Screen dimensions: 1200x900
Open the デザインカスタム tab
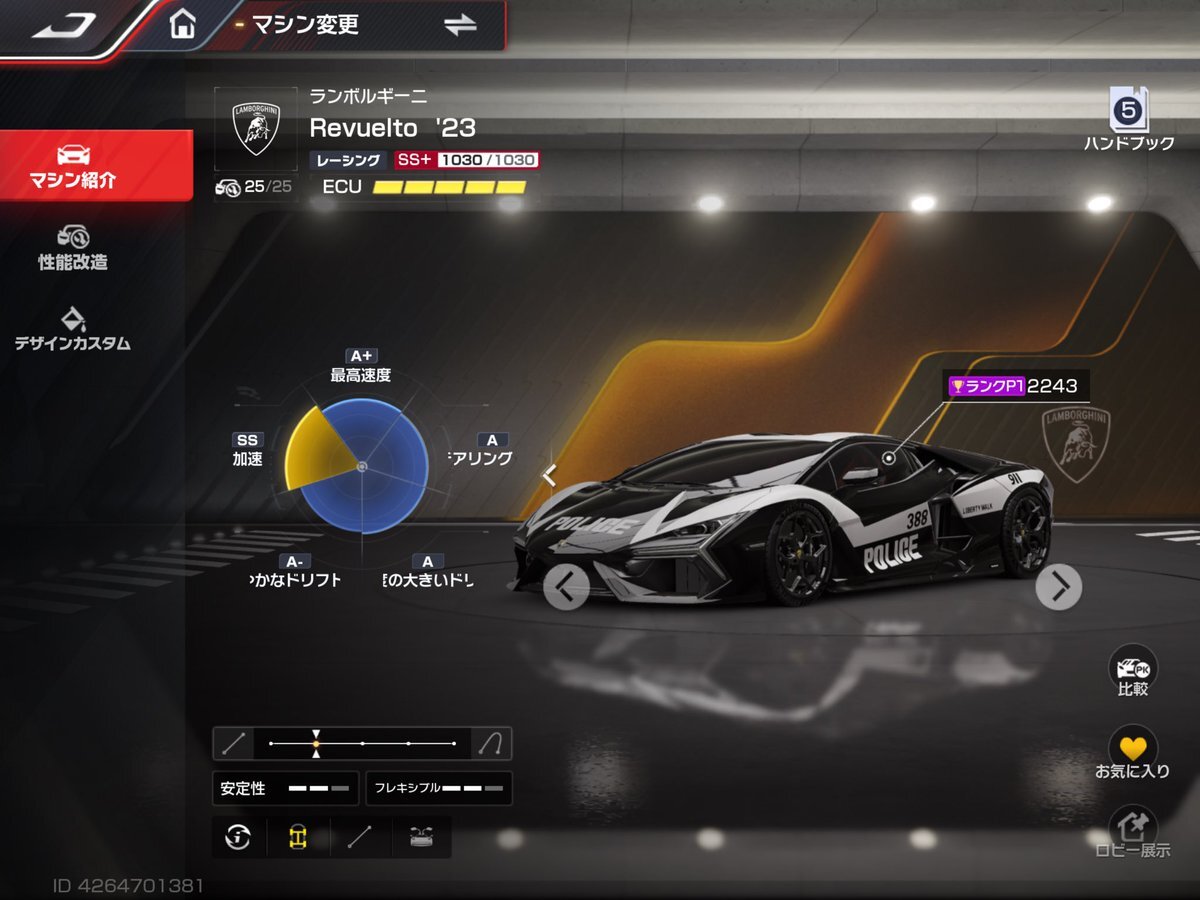73,329
